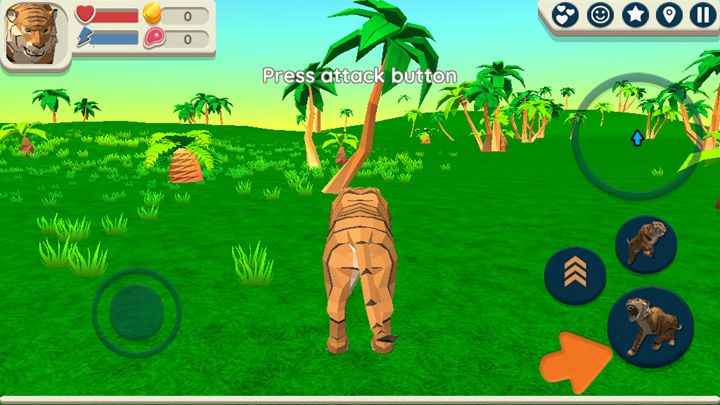Click the smiley face icon
Image resolution: width=720 pixels, height=405 pixels.
[600, 15]
